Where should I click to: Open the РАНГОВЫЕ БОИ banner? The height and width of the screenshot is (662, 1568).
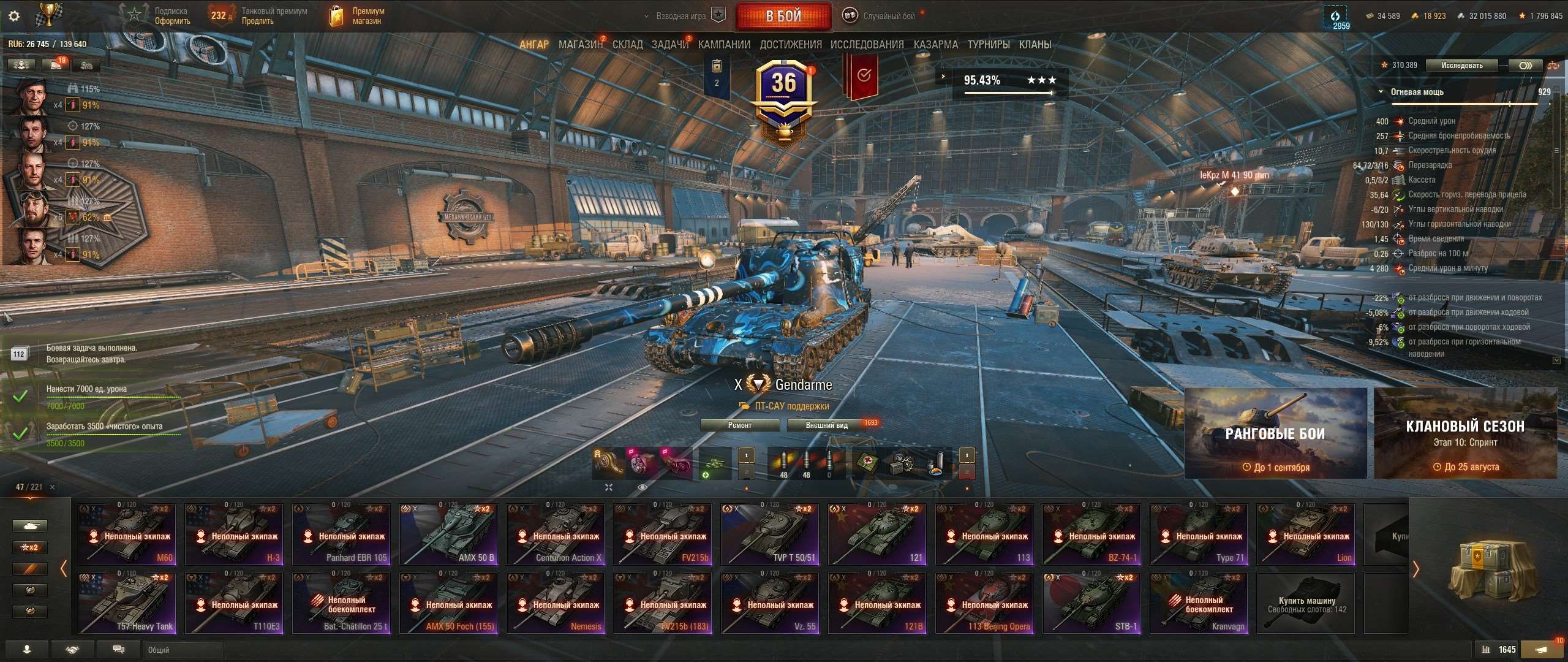1275,433
